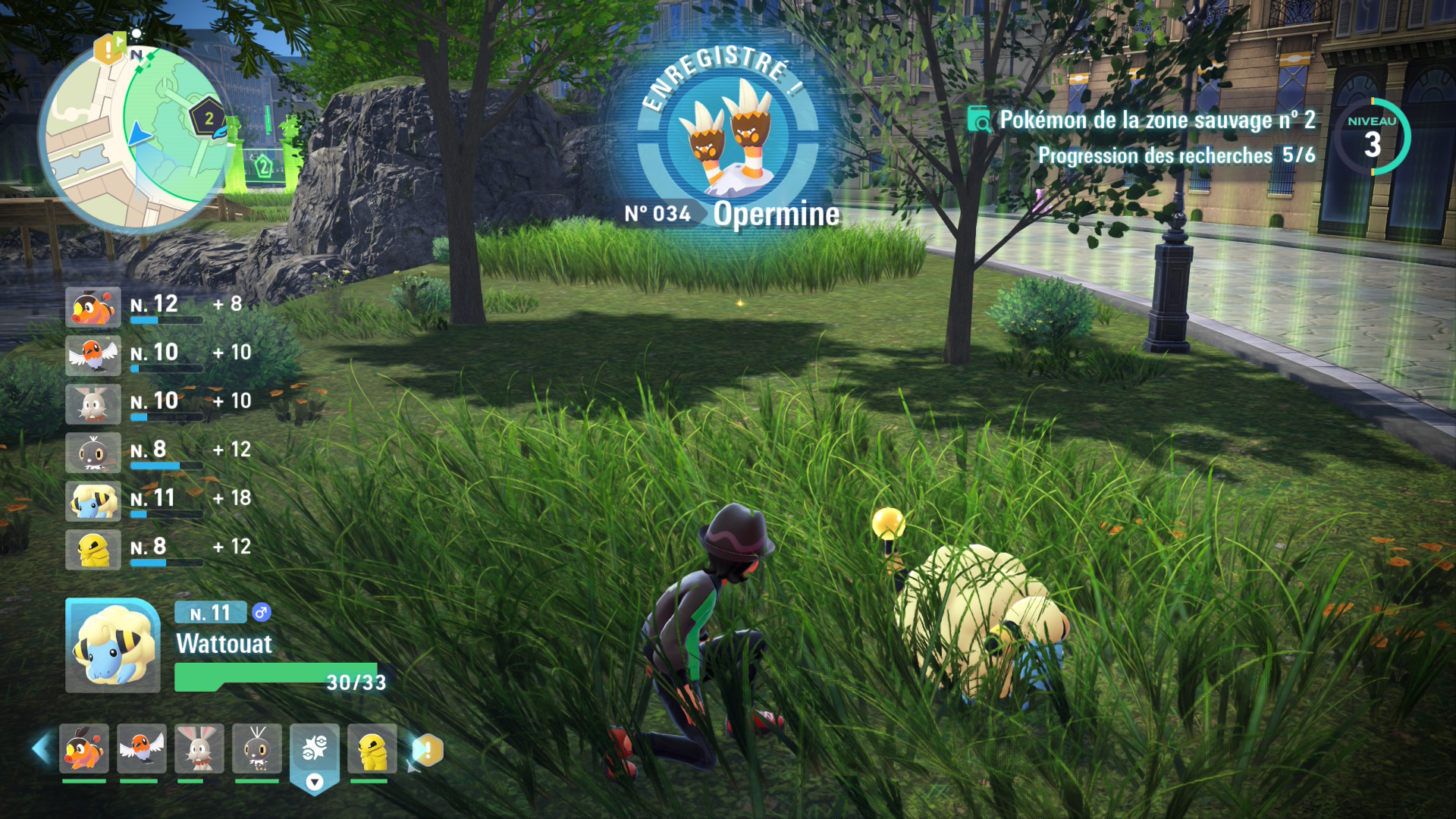Switch to the yellow cocoon hotbar slot
1456x819 pixels.
[372, 748]
